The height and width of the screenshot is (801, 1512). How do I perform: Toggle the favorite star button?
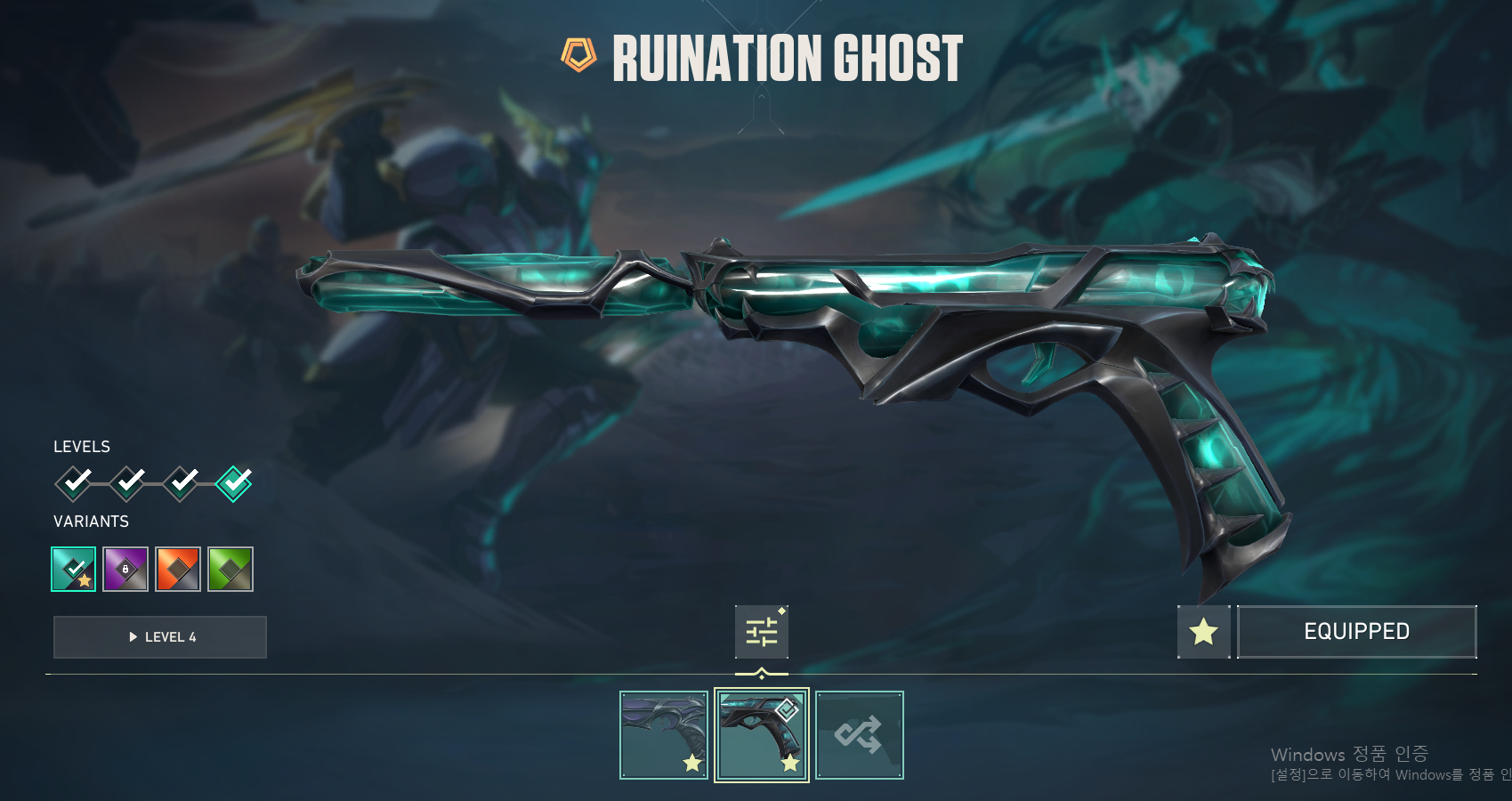(x=1203, y=632)
